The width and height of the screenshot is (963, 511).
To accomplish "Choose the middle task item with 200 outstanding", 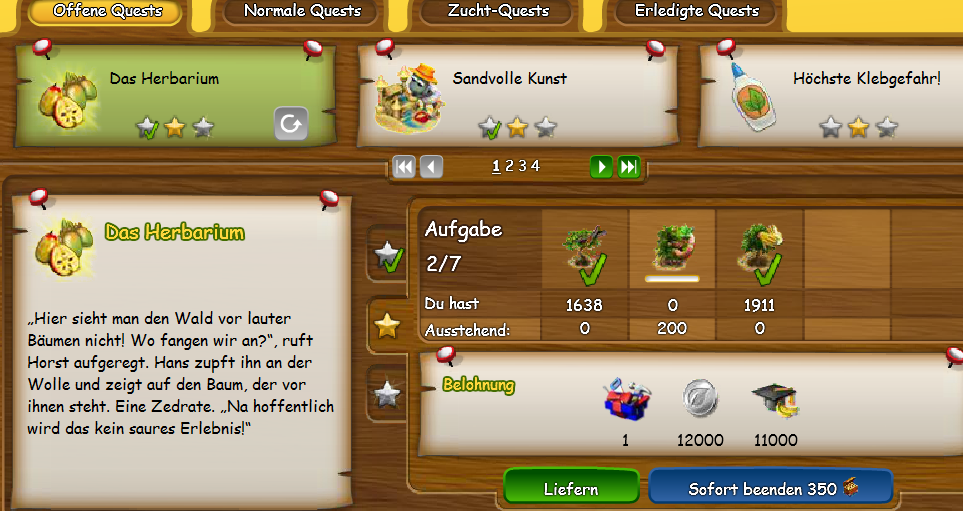I will (x=671, y=249).
